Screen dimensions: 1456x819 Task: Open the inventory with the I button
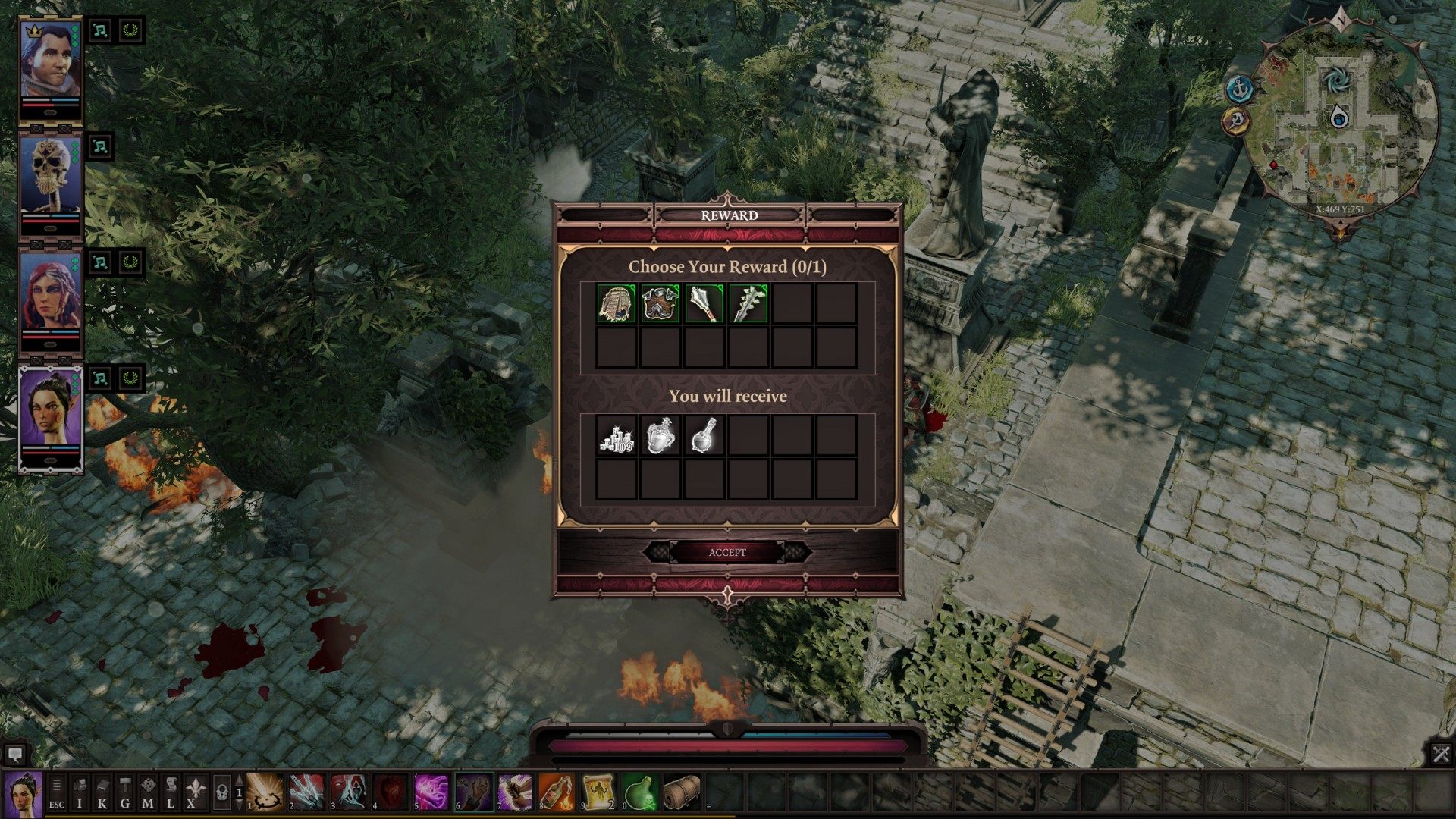tap(80, 792)
